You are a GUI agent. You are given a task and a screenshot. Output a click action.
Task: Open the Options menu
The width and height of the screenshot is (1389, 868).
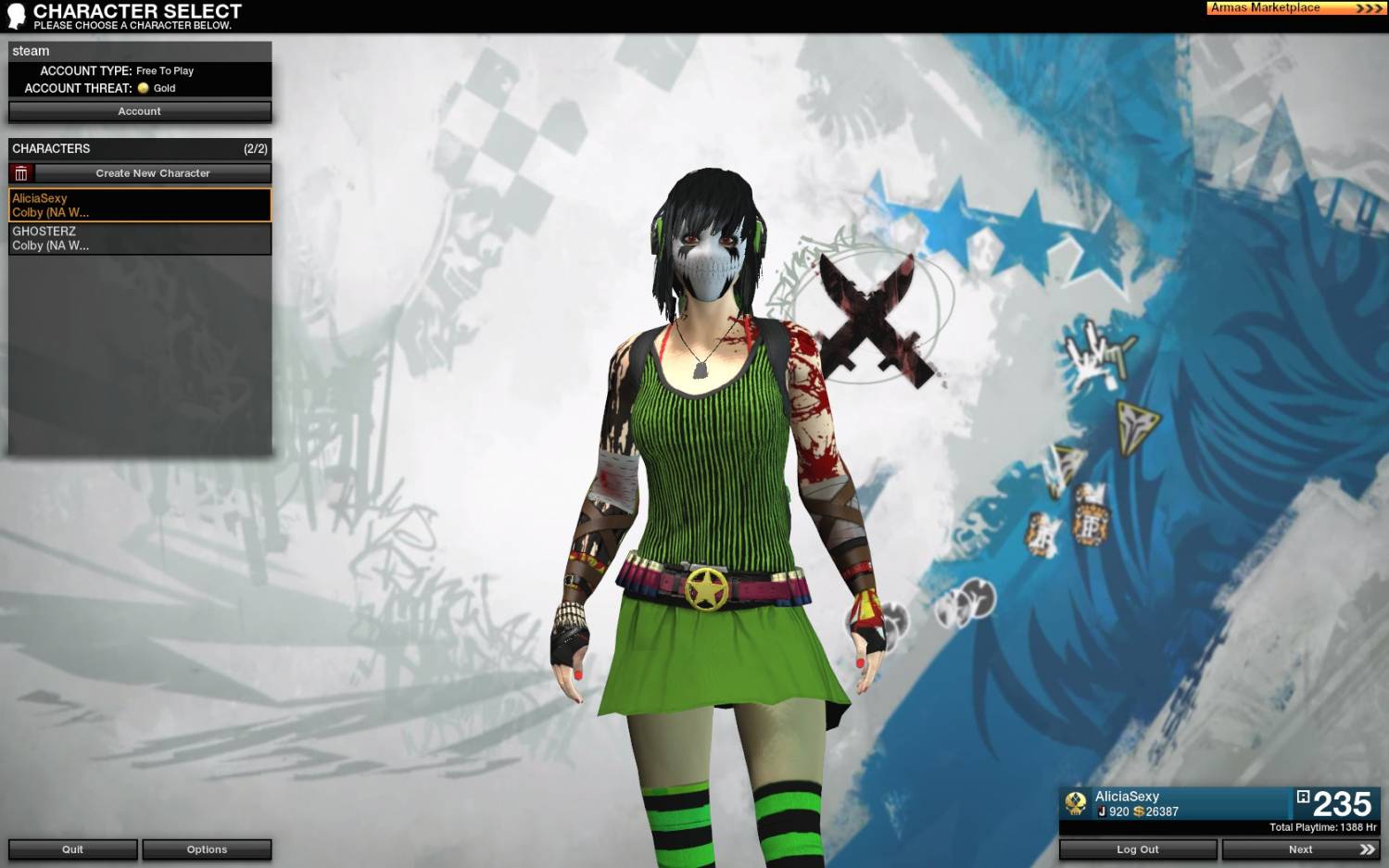coord(207,849)
